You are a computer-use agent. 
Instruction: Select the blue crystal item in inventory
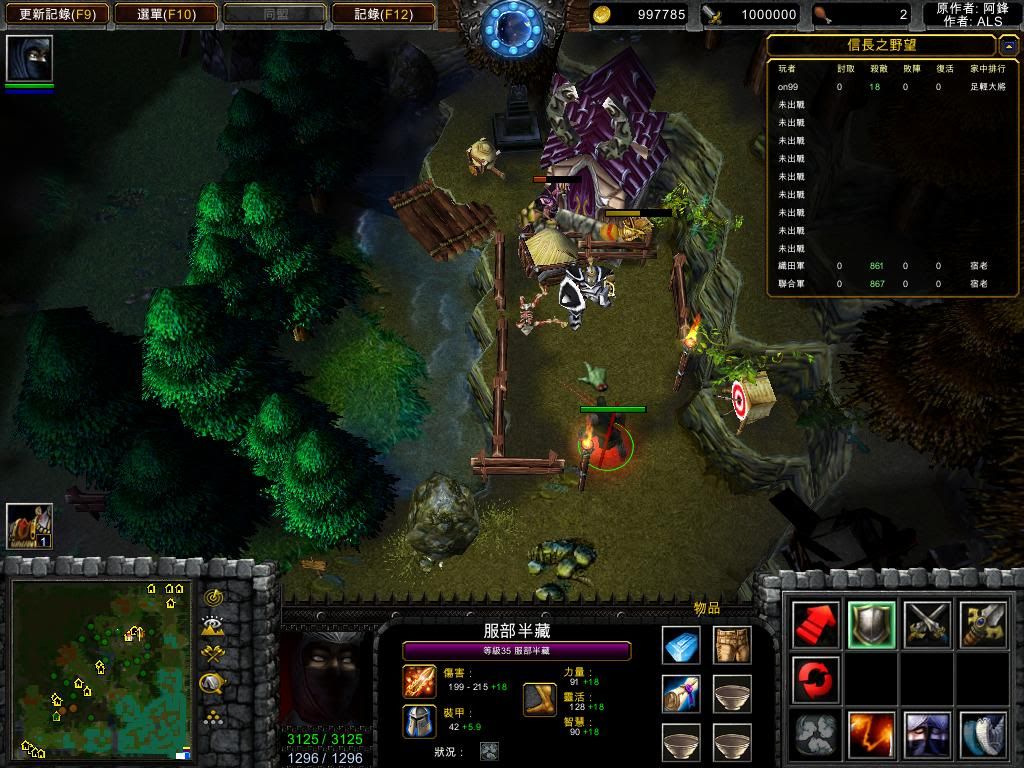(681, 646)
